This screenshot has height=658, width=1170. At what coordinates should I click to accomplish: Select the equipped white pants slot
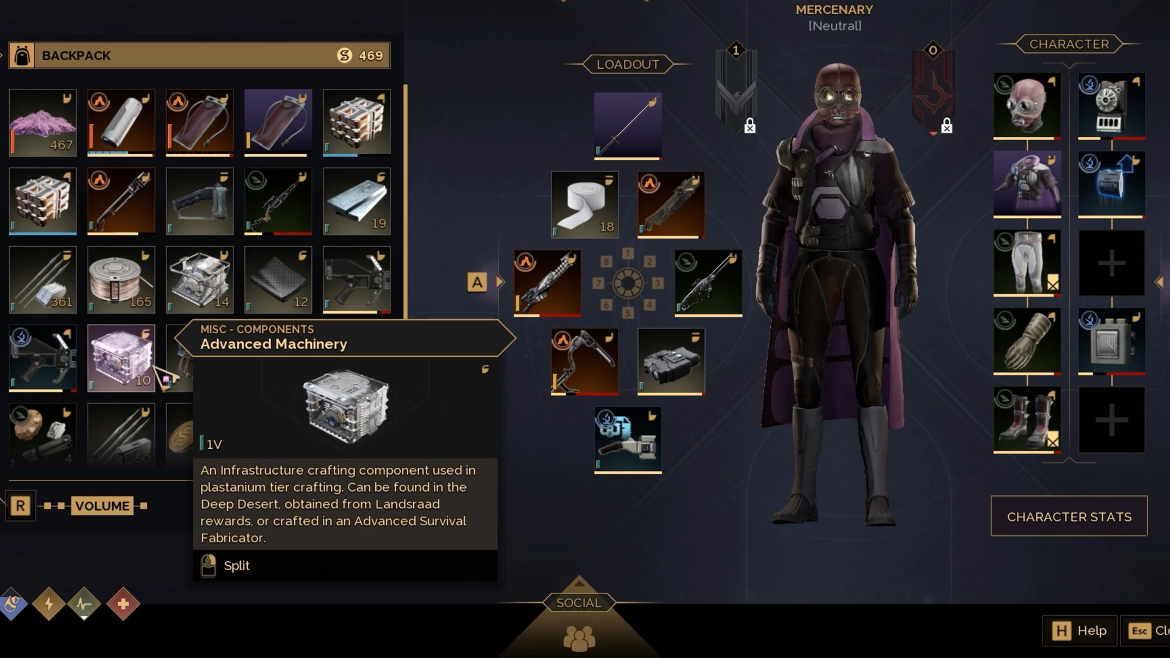click(1026, 262)
